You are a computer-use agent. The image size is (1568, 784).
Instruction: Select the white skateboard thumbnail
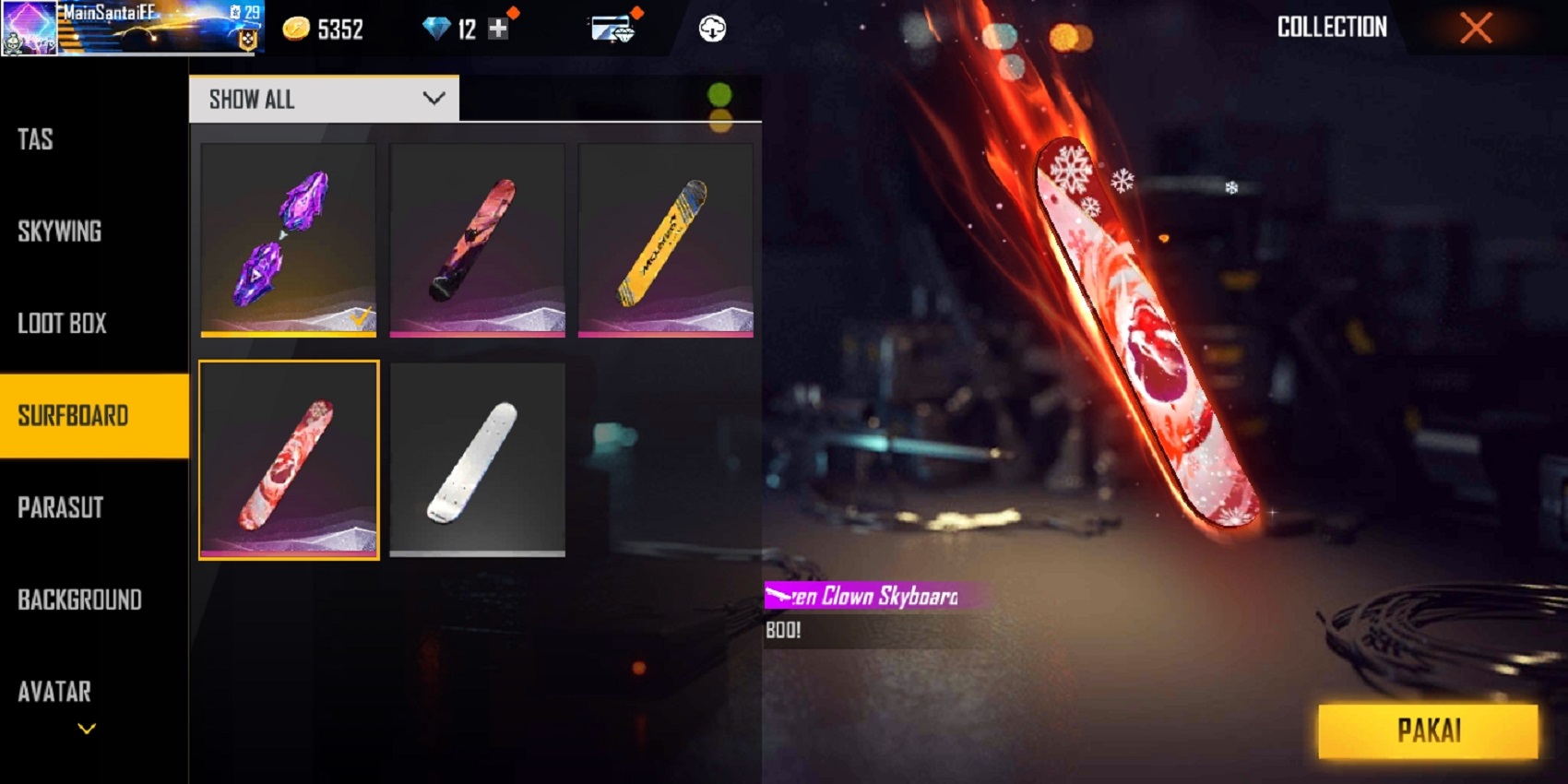click(477, 459)
